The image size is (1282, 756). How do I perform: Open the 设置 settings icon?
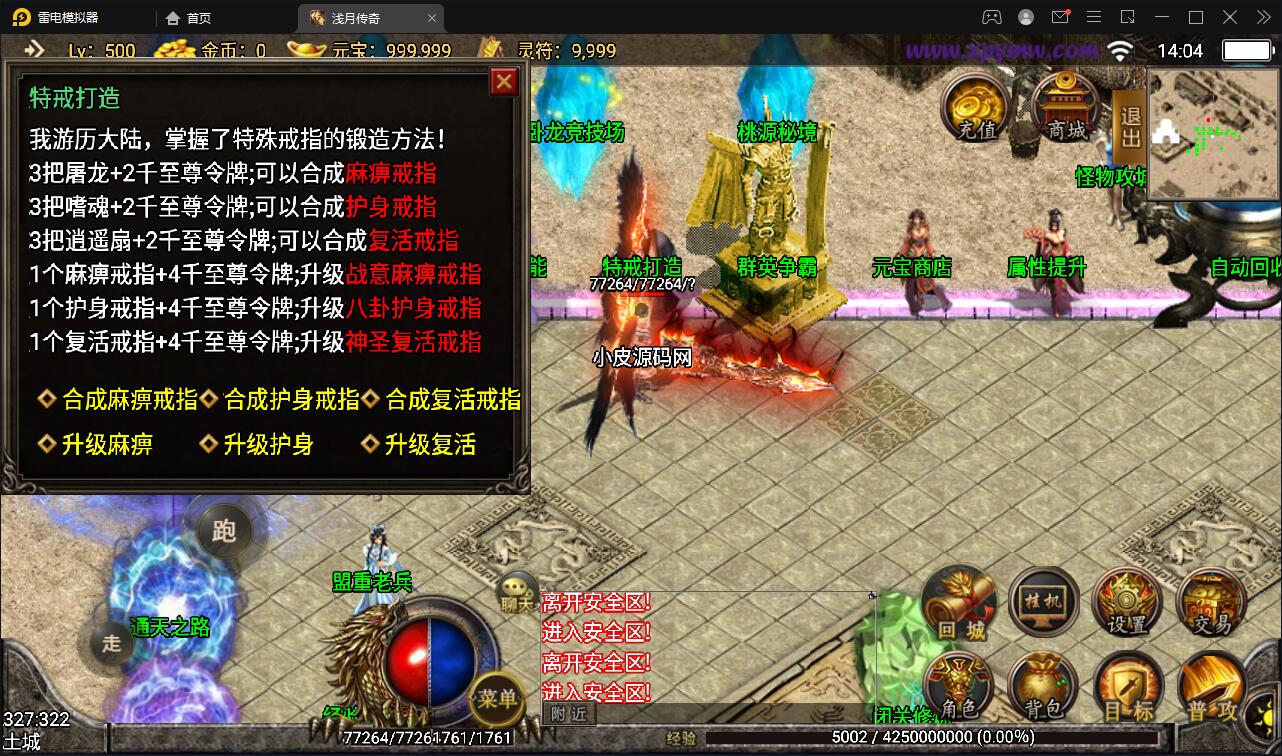click(1128, 600)
